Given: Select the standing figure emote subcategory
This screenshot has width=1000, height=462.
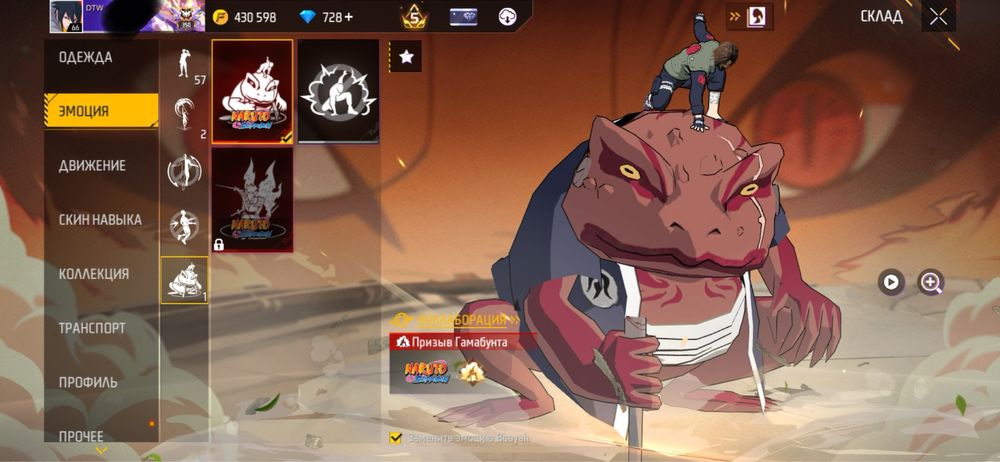Looking at the screenshot, I should [182, 64].
